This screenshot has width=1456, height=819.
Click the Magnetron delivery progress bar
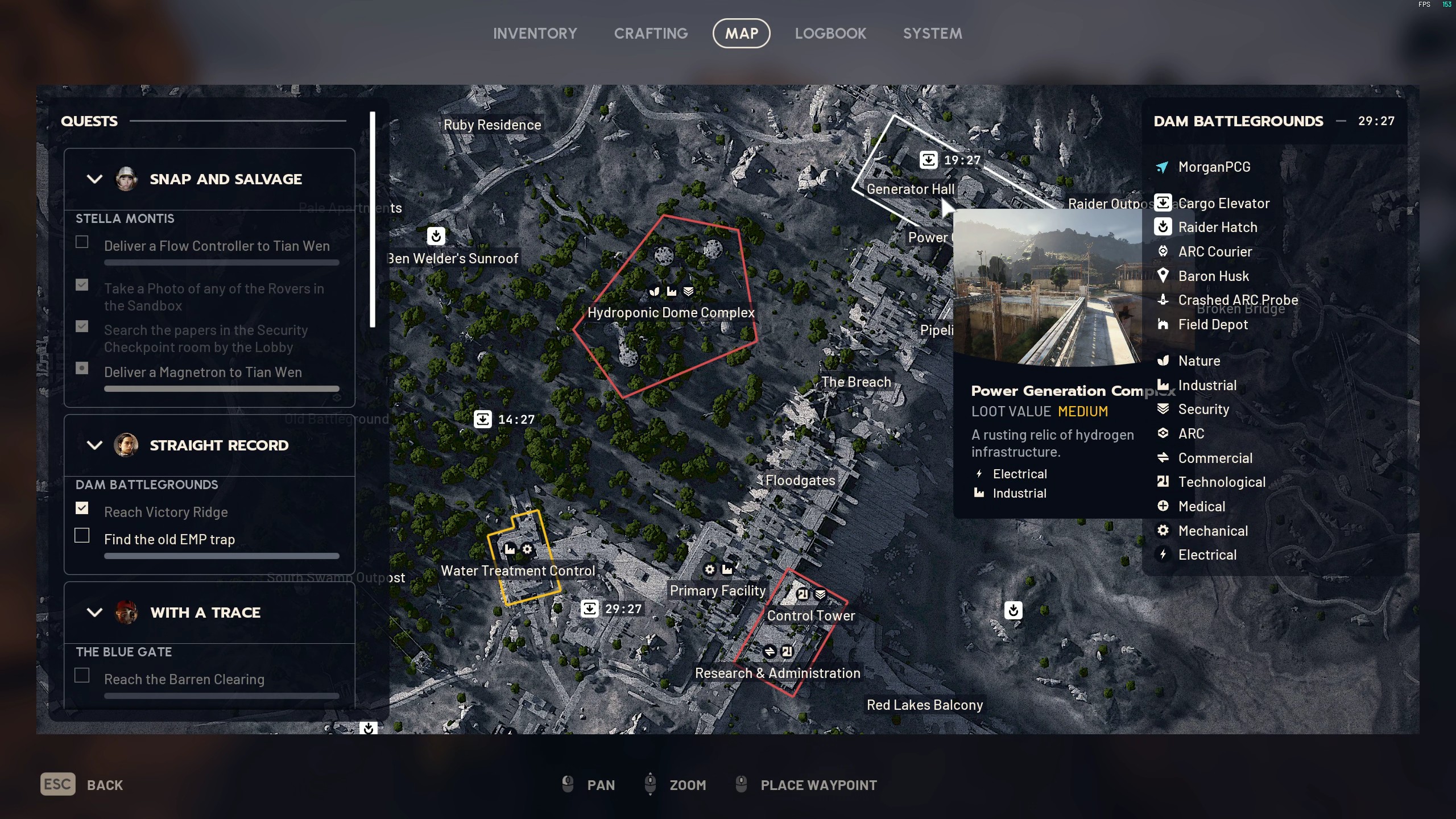pos(221,389)
